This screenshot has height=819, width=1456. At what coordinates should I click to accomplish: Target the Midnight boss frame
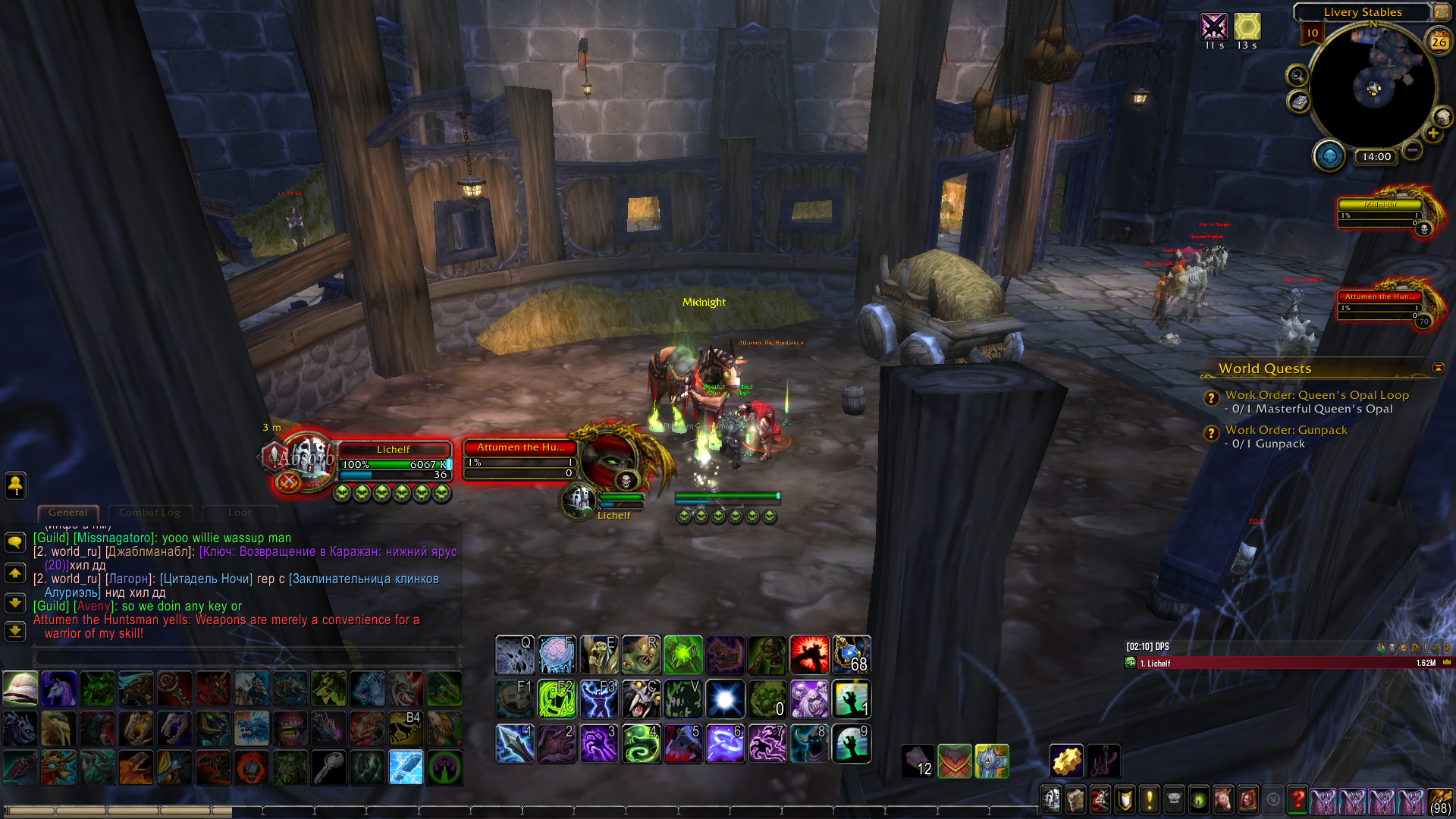pyautogui.click(x=1380, y=206)
